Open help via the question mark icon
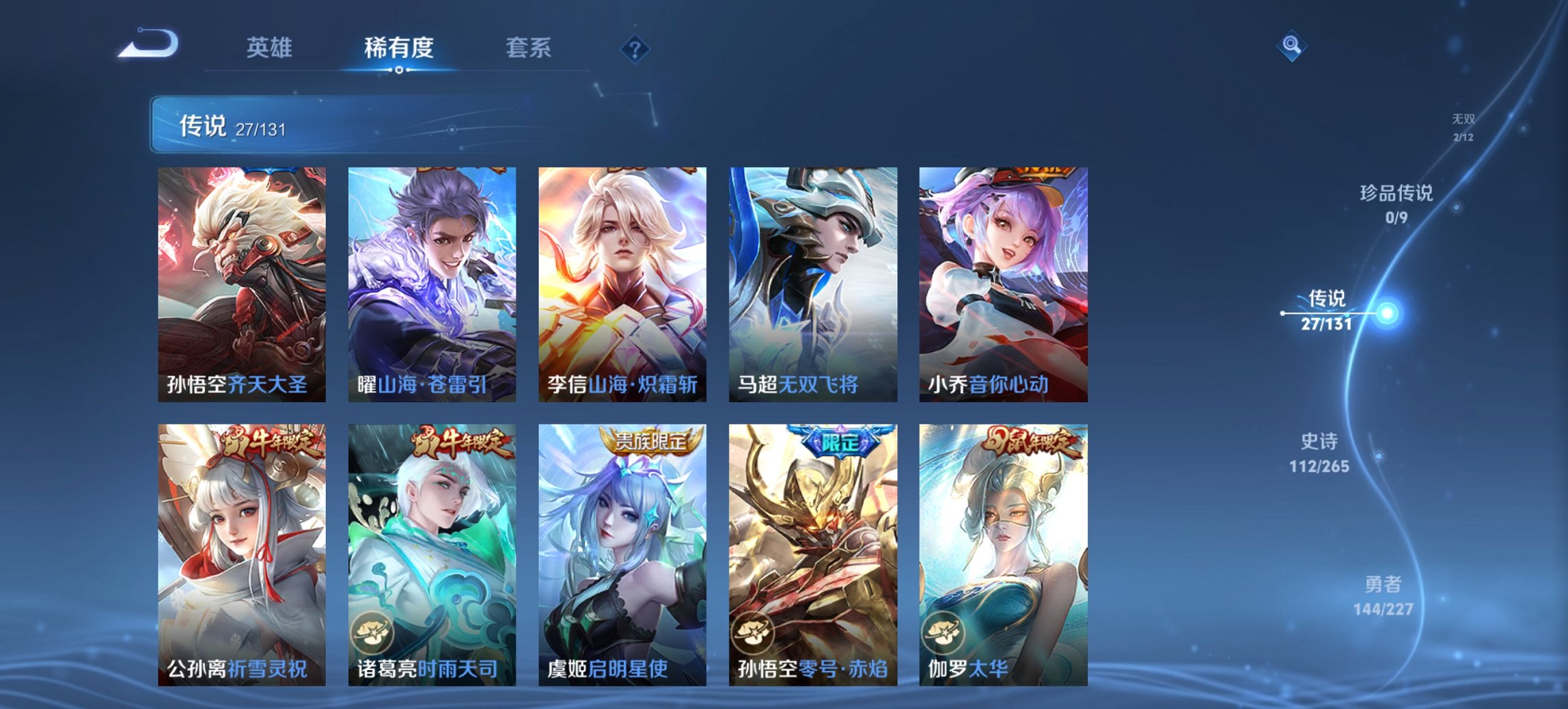The width and height of the screenshot is (1568, 709). 635,48
